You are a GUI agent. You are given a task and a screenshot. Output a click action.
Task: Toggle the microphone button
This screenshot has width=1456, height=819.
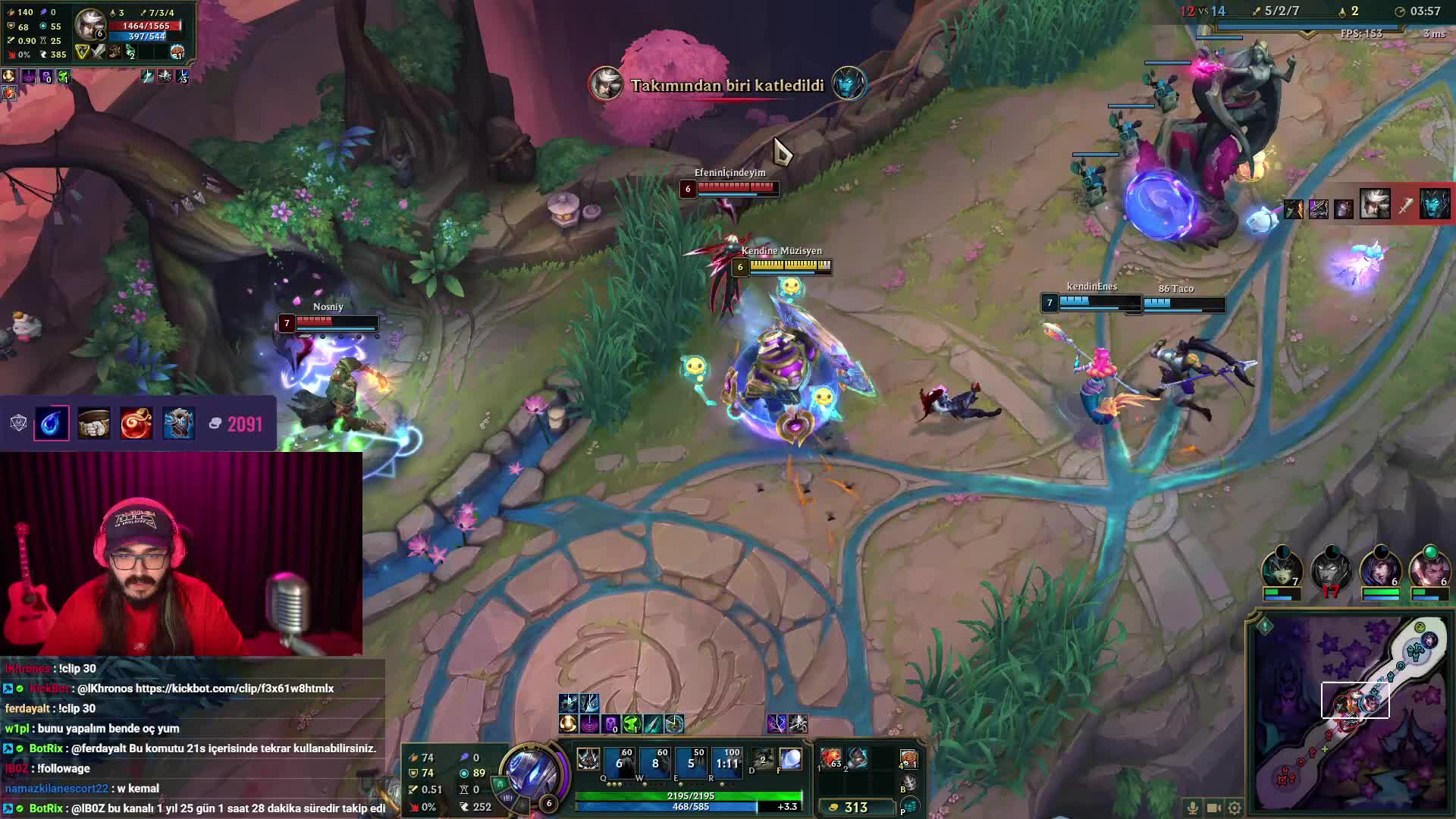click(x=1193, y=808)
